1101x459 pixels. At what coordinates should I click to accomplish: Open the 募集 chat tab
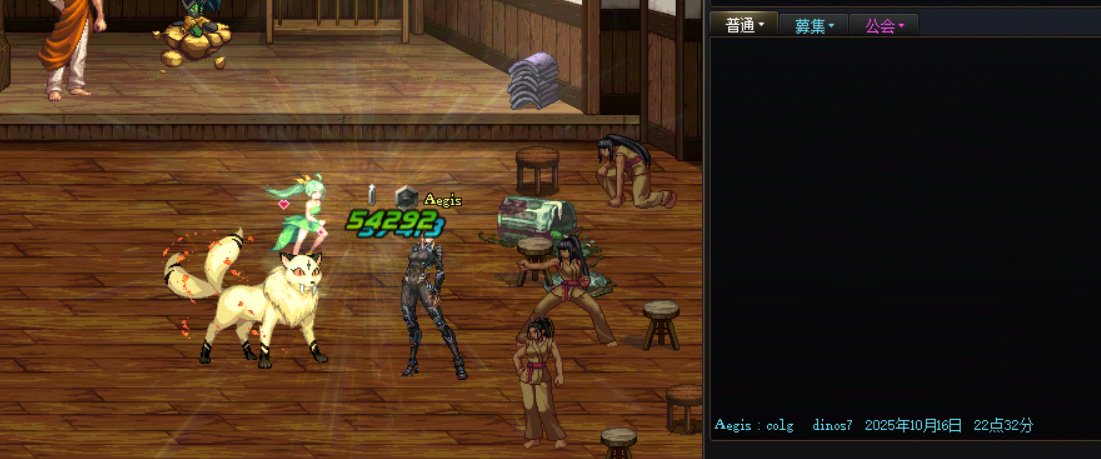813,26
